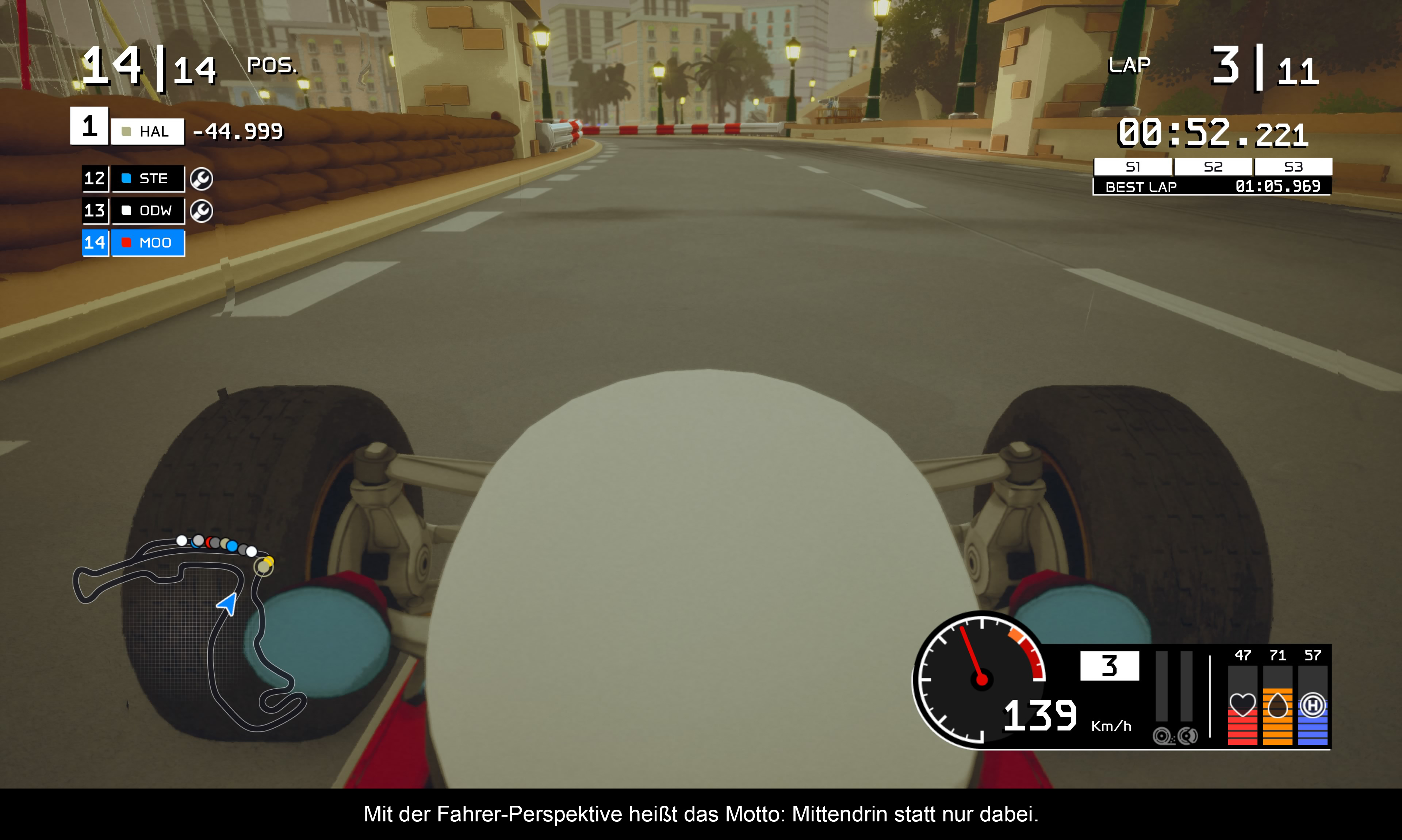Select leader HAL in the standings
Screen dimensions: 1402x840
click(x=147, y=131)
